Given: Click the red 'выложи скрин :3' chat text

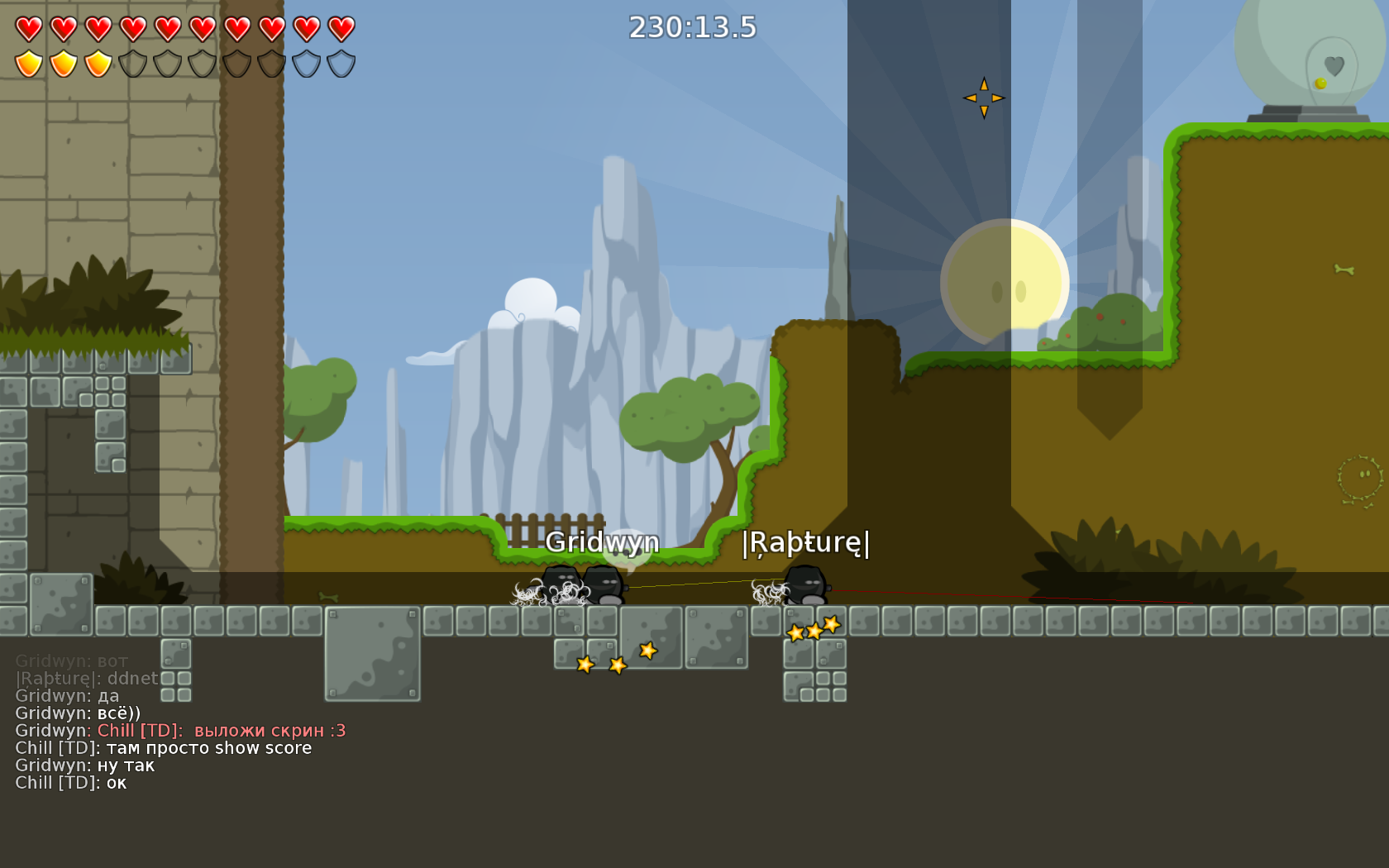Looking at the screenshot, I should 269,730.
